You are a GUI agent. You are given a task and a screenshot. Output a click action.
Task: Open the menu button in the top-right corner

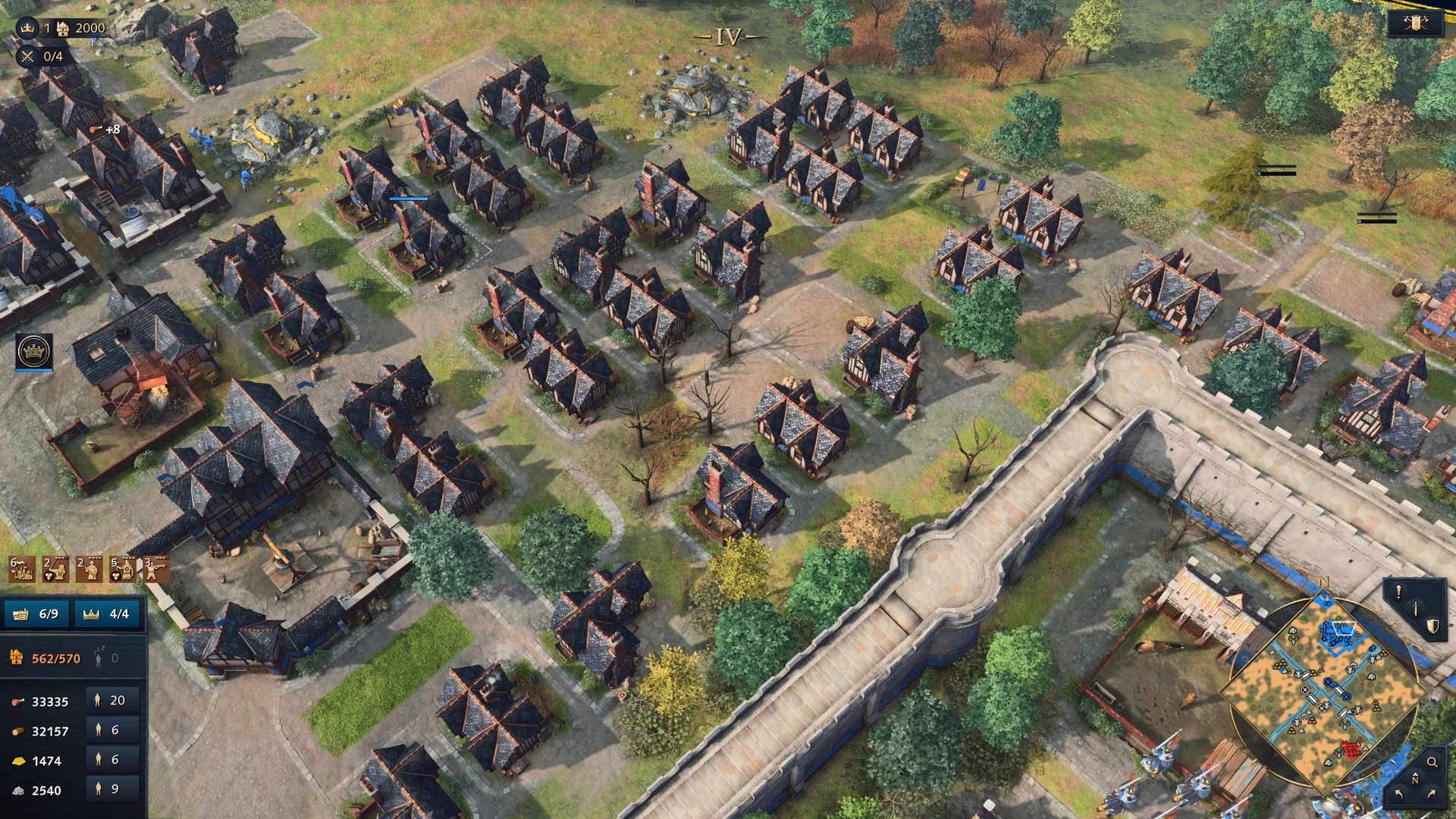click(x=1415, y=24)
